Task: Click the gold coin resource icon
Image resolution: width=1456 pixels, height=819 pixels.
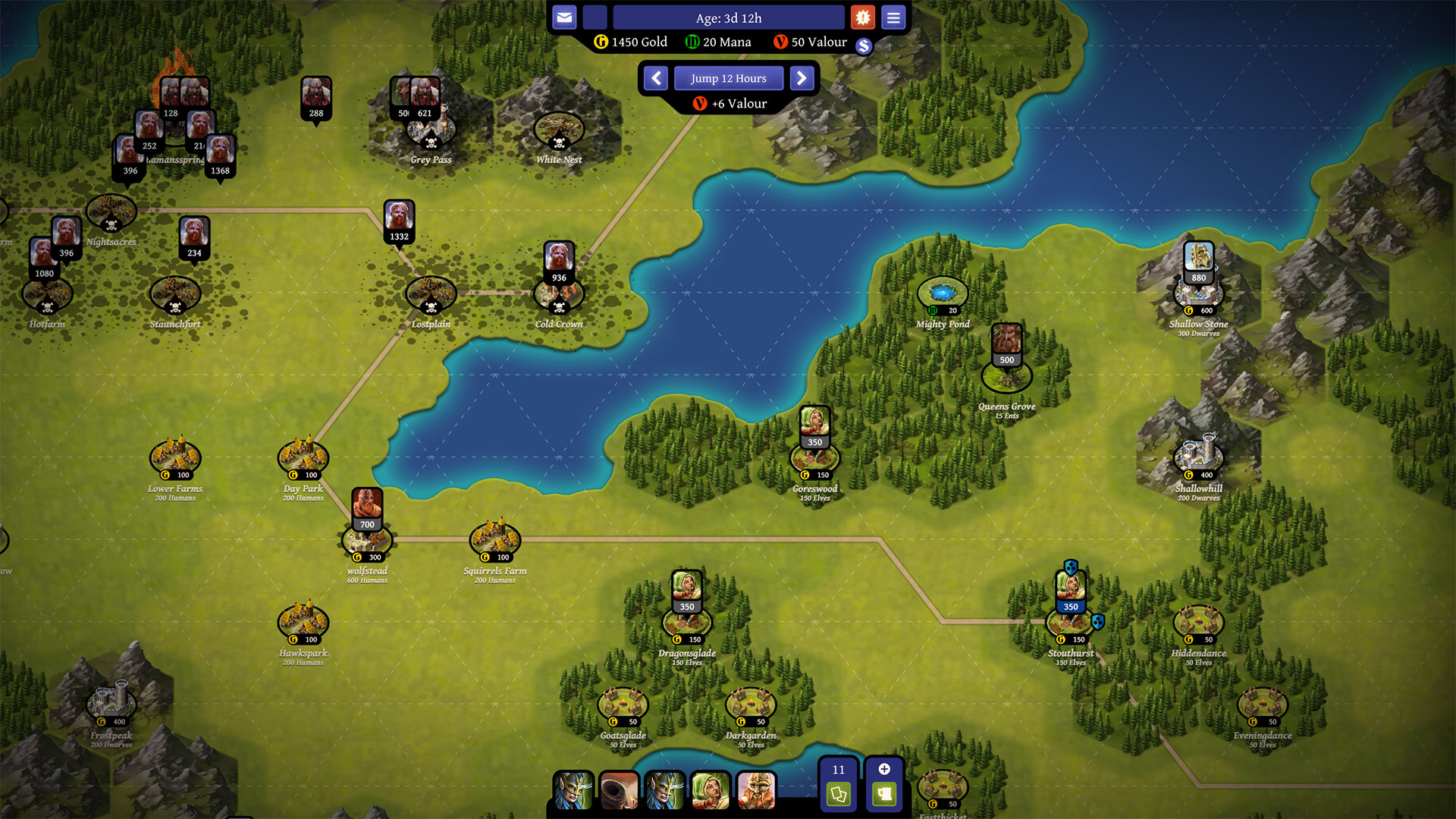Action: [601, 42]
